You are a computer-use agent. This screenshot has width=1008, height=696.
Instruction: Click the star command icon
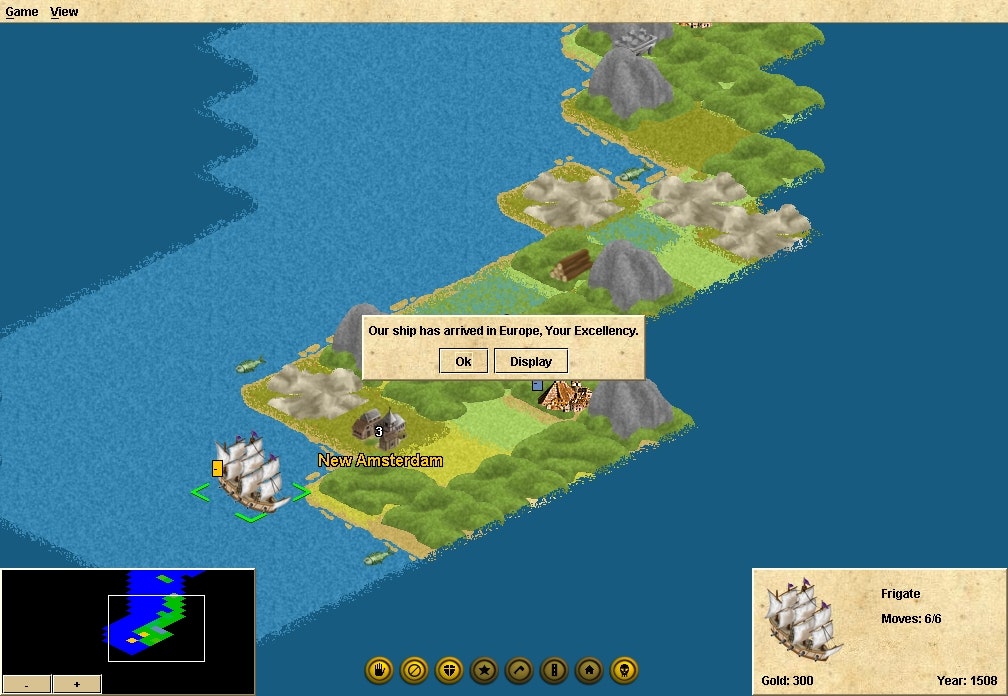click(484, 670)
